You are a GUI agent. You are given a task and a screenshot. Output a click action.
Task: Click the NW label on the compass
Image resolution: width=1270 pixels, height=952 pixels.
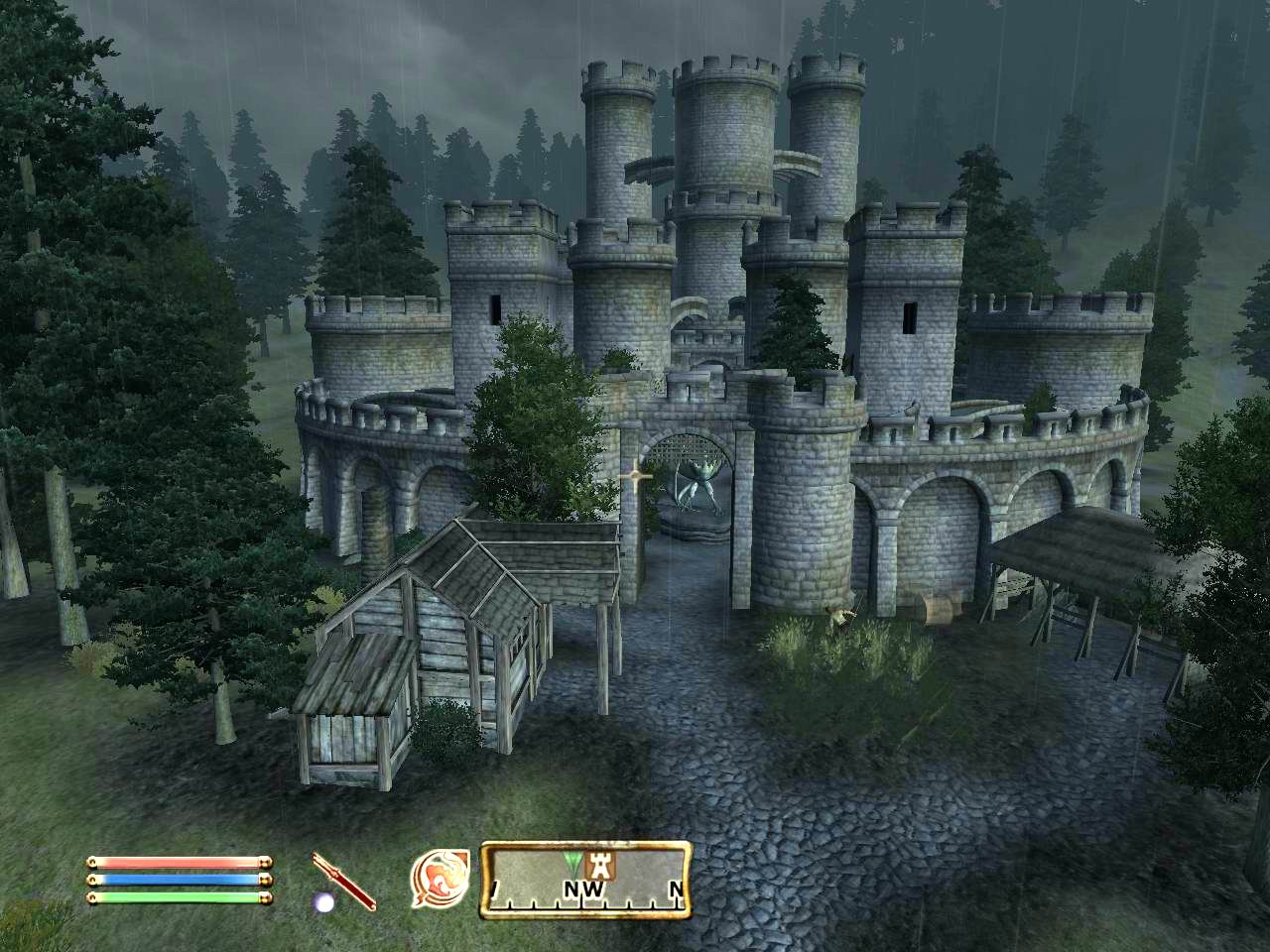click(583, 887)
